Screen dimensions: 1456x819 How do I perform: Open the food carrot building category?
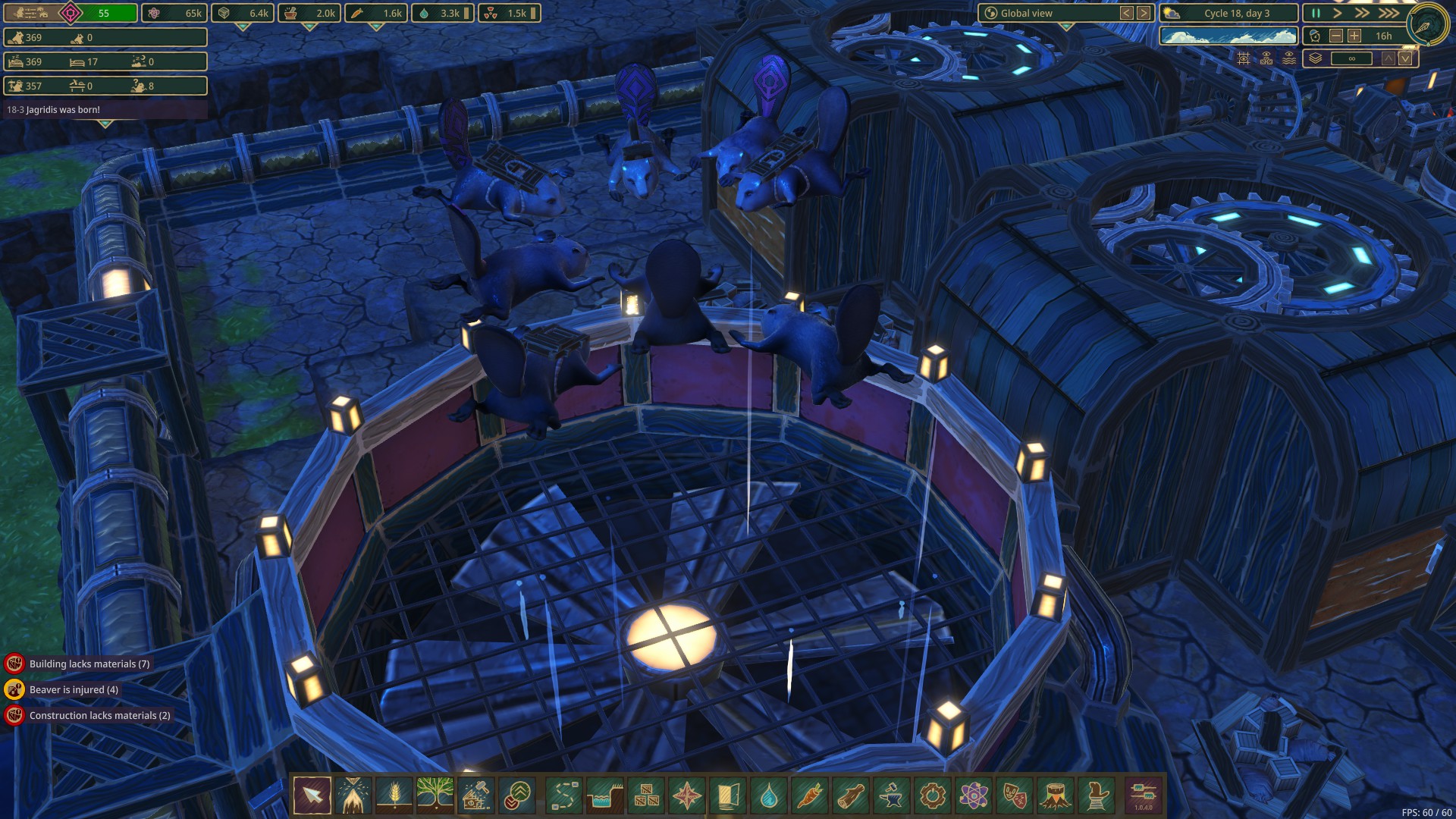click(810, 795)
